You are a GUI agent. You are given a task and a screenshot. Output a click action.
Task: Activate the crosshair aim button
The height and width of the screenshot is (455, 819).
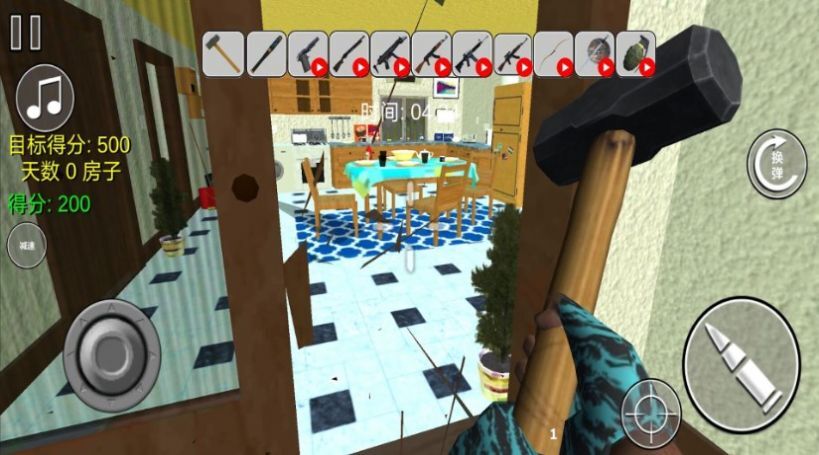pos(651,412)
